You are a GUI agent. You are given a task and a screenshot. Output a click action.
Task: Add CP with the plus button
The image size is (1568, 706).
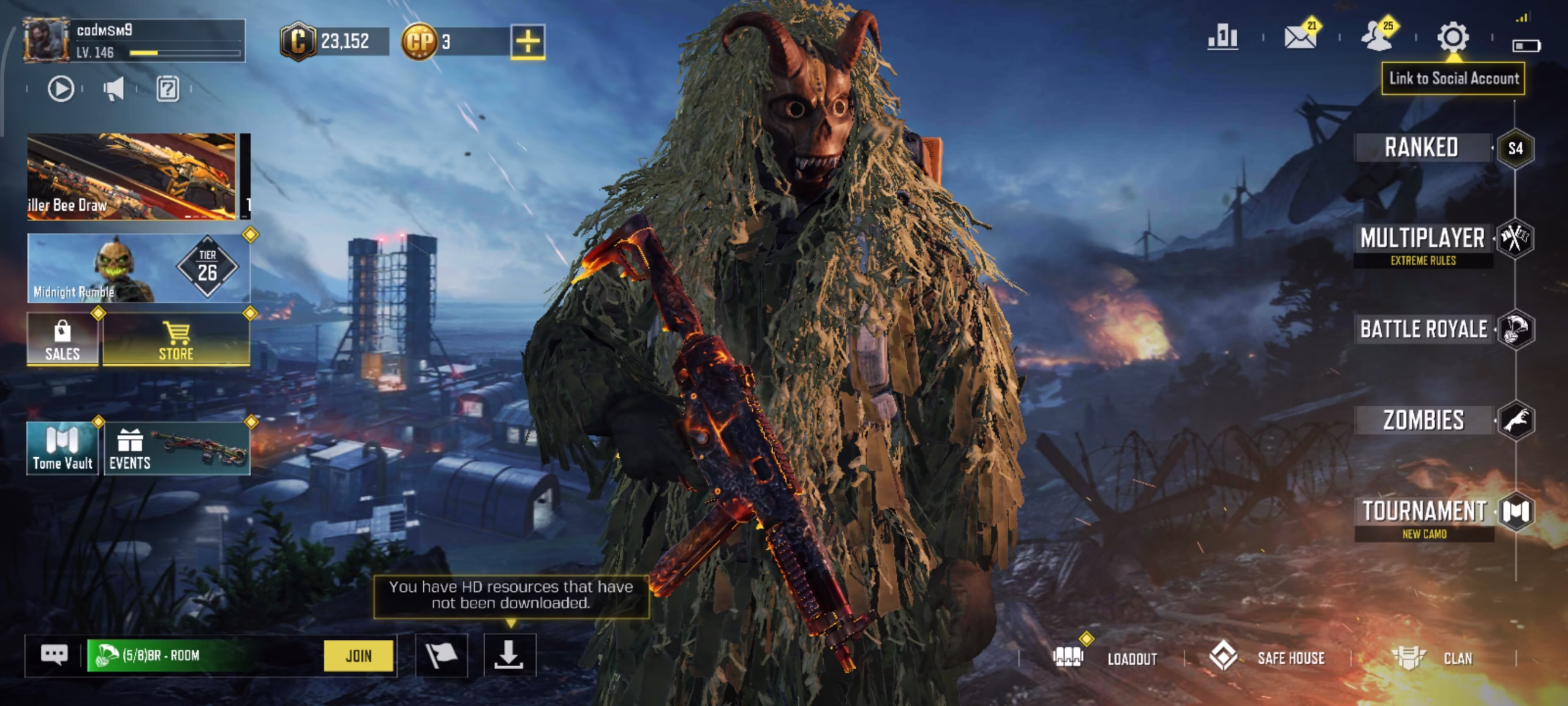527,42
